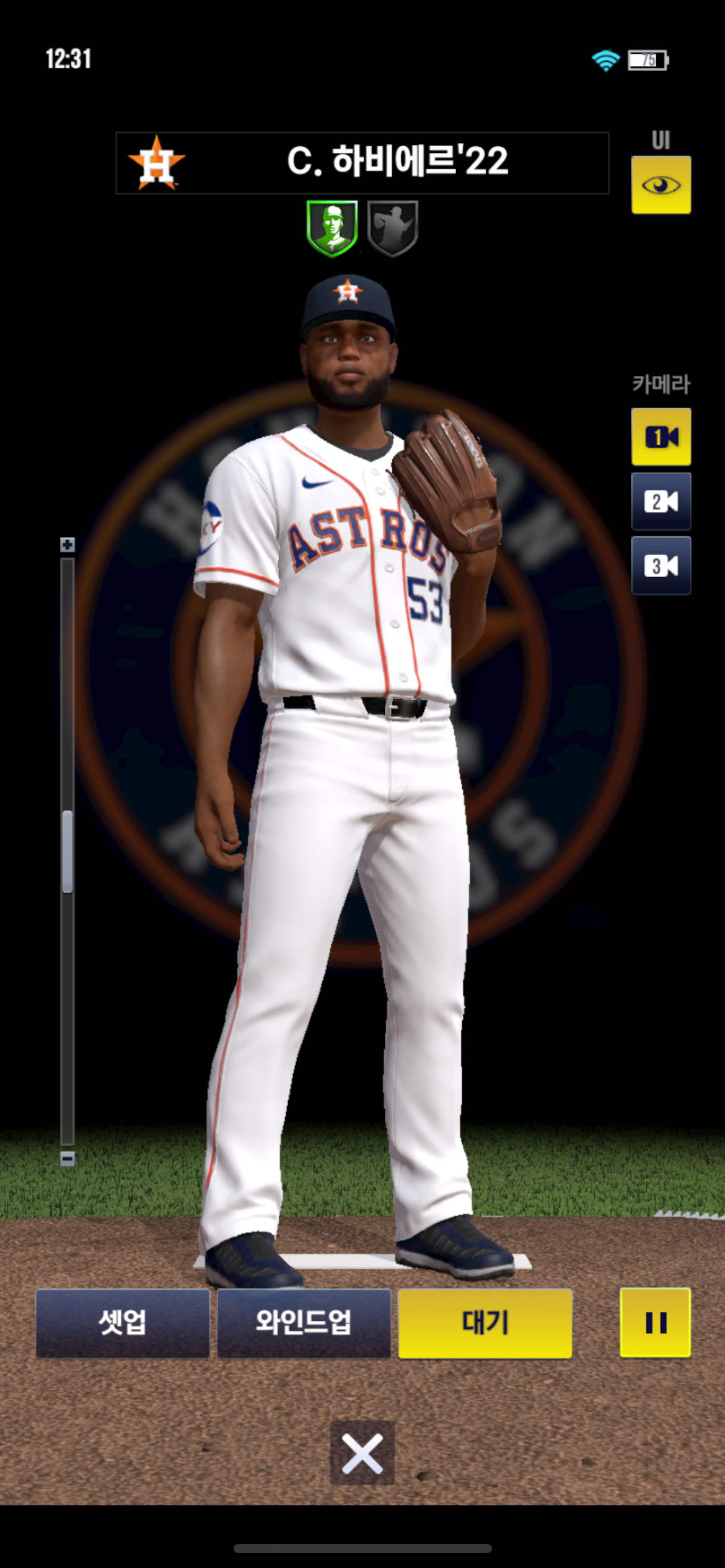The height and width of the screenshot is (1568, 725).
Task: Show the 와인드업 (wind-up) motion
Action: [x=304, y=1323]
